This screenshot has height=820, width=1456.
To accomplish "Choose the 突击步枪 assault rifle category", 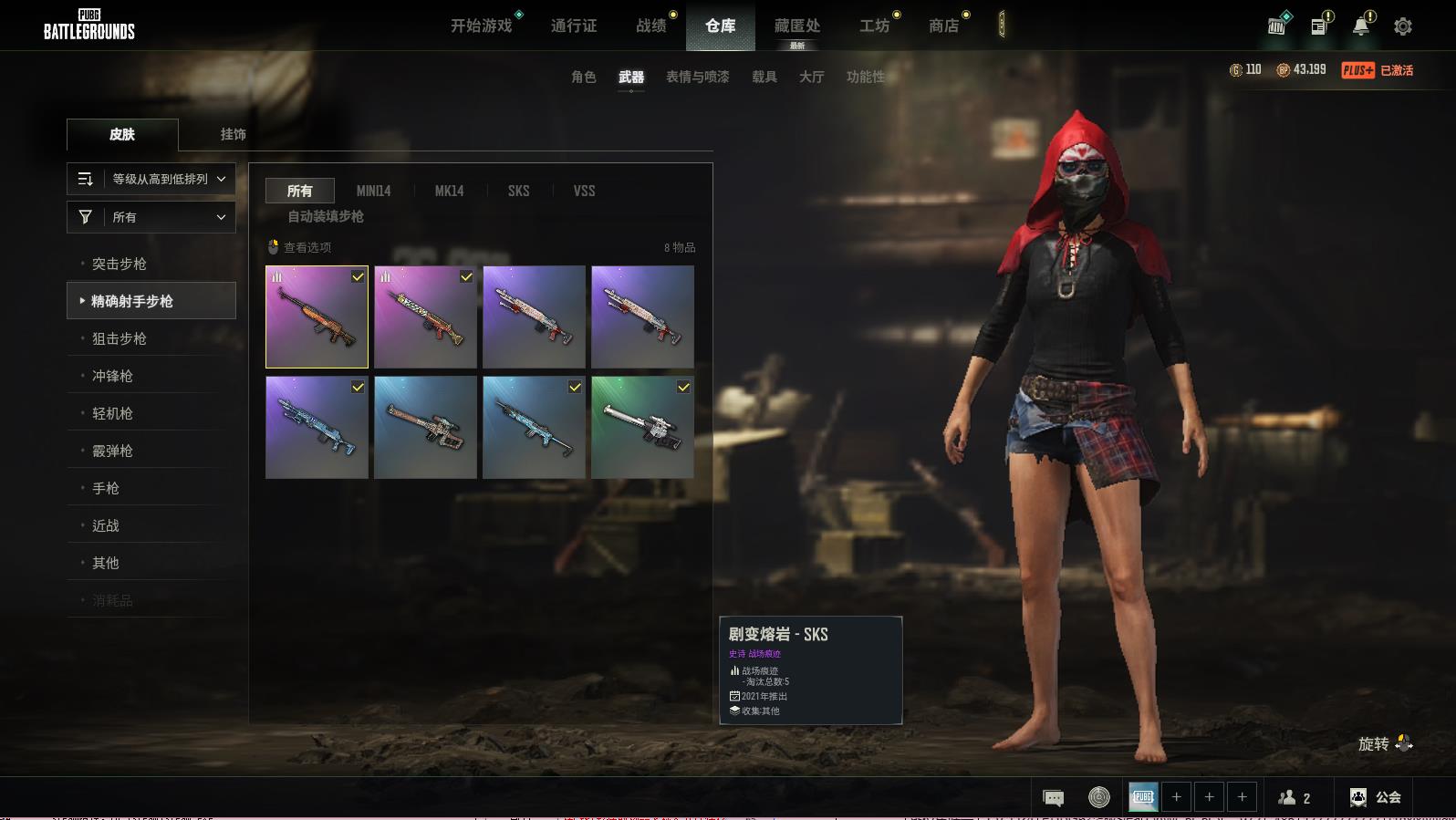I will [x=120, y=264].
